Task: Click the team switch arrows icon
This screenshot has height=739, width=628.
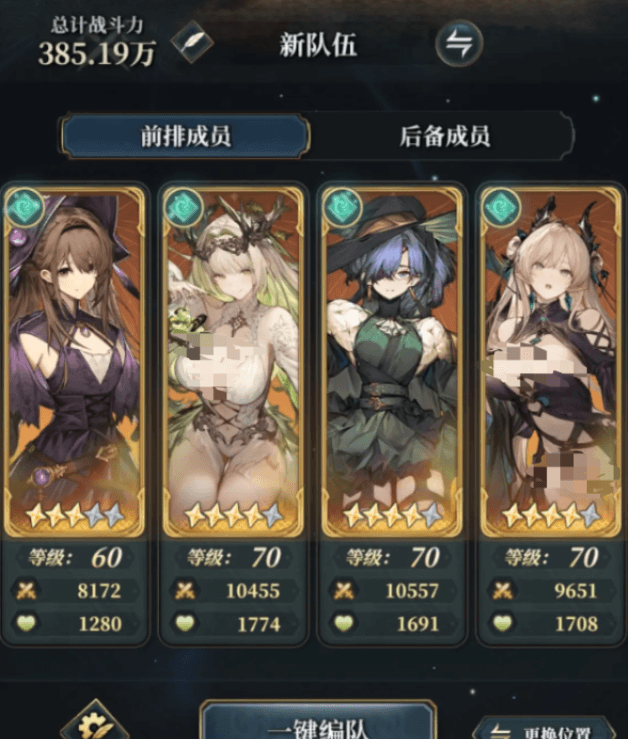Action: pos(459,44)
